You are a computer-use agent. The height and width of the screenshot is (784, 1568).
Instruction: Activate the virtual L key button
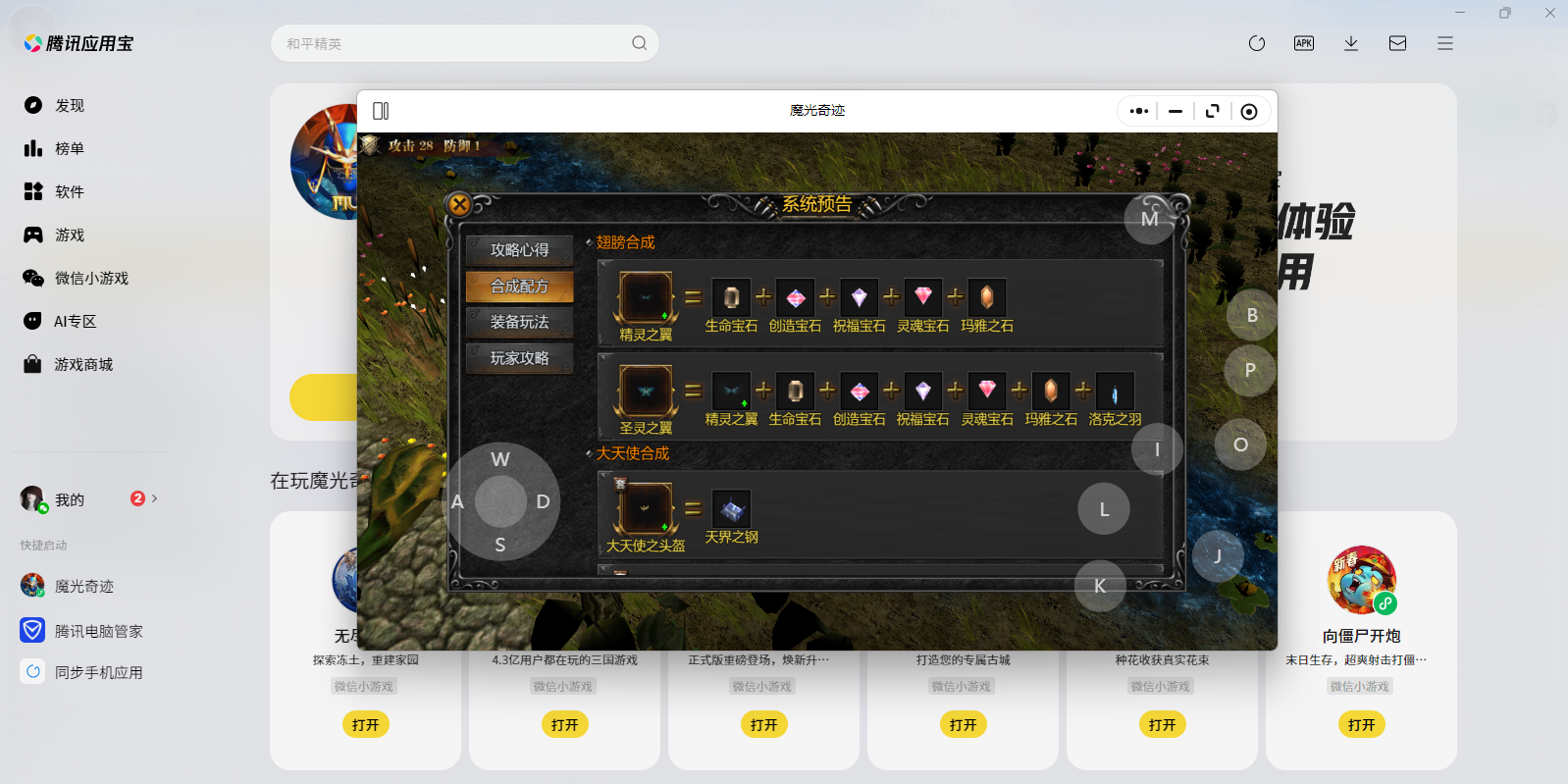[1104, 509]
